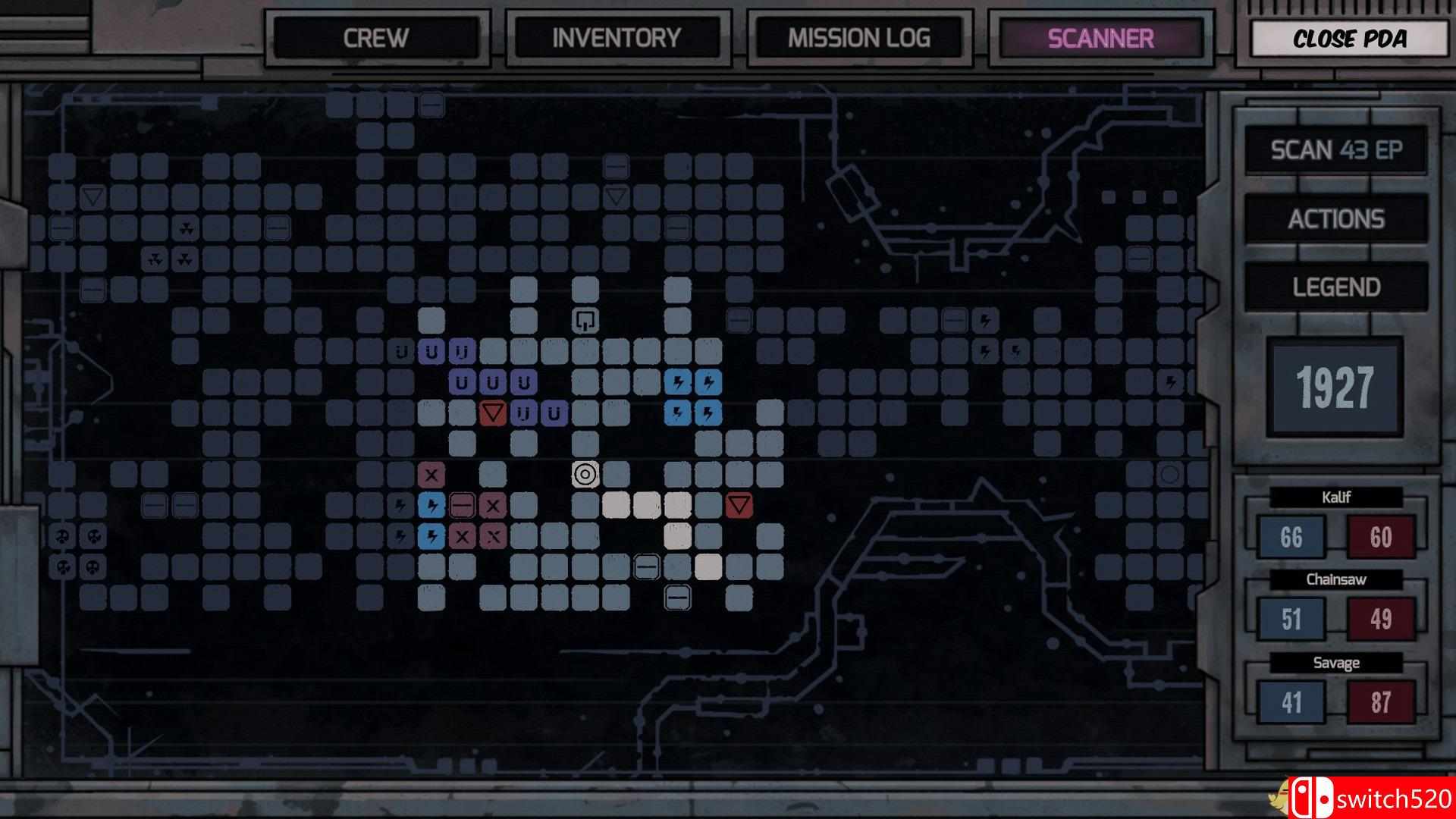Select the circular target scanner position tile
This screenshot has height=819, width=1456.
point(586,475)
